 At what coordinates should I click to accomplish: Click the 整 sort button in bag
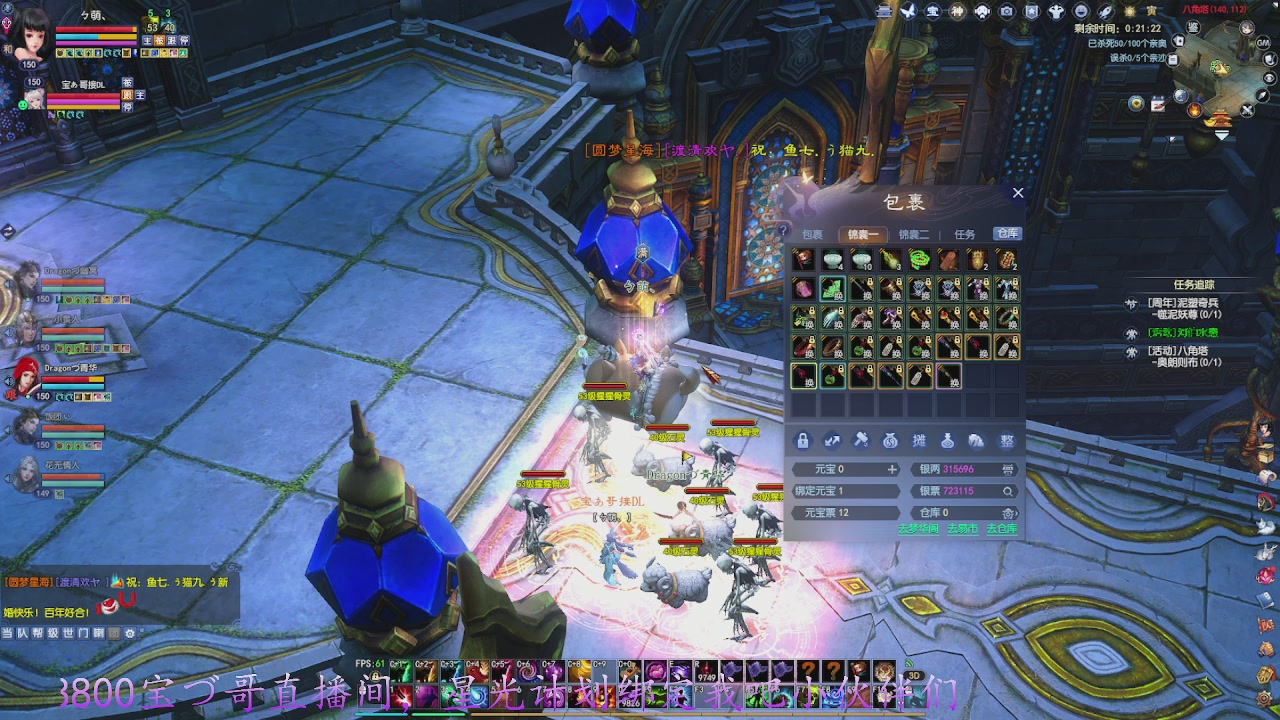coord(1007,441)
